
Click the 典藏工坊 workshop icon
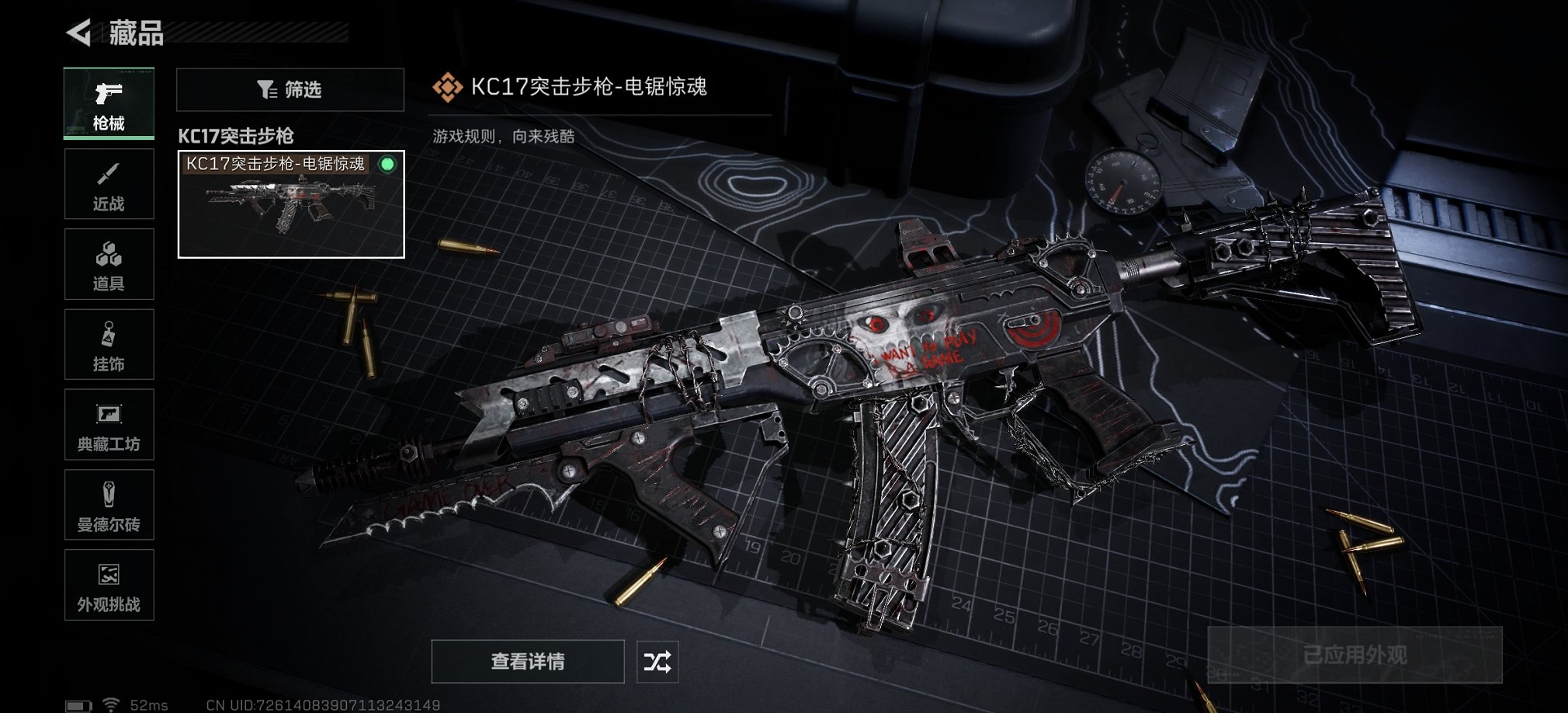click(109, 425)
